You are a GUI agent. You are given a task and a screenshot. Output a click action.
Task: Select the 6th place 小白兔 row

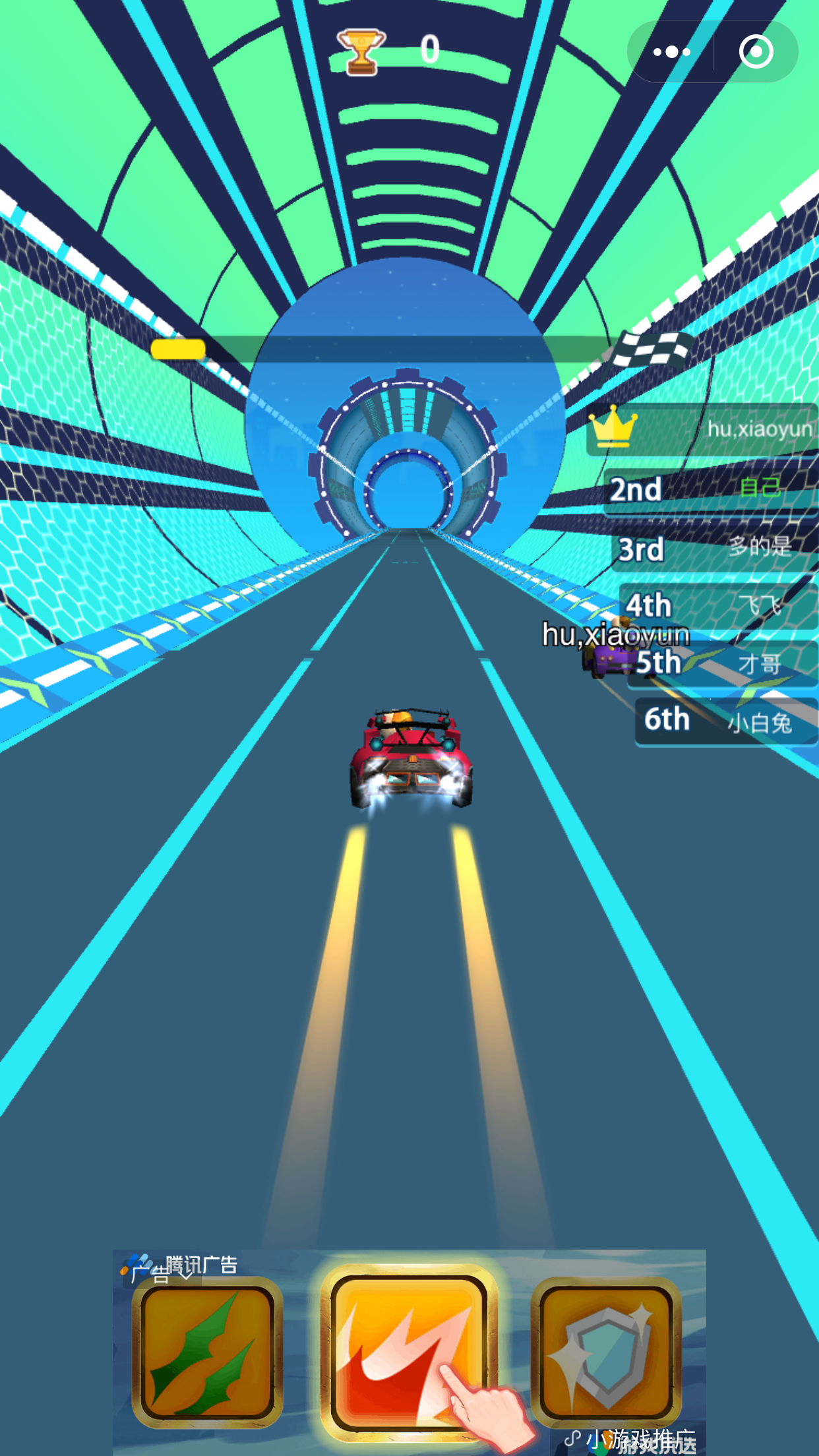pyautogui.click(x=726, y=721)
